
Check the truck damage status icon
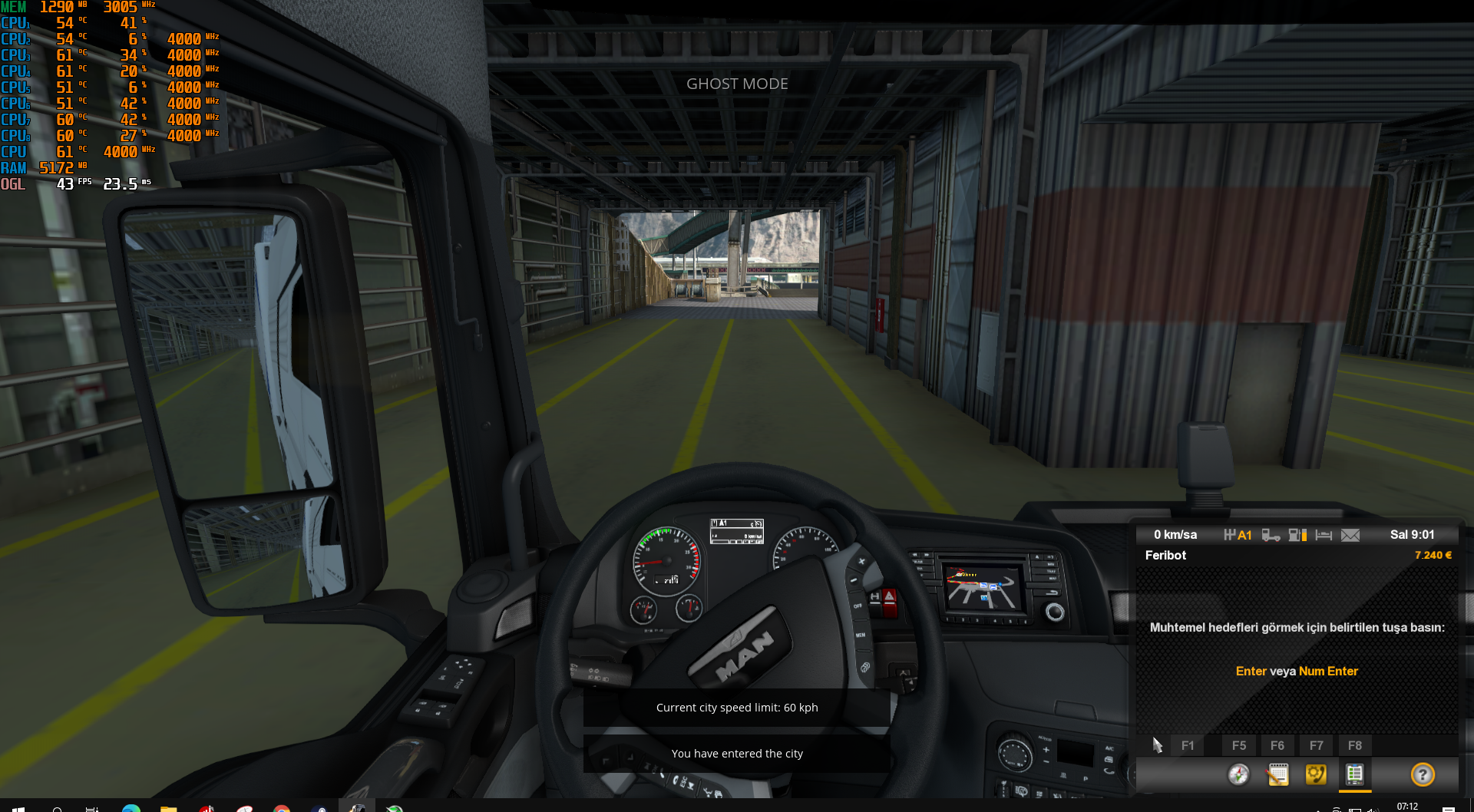[1271, 535]
